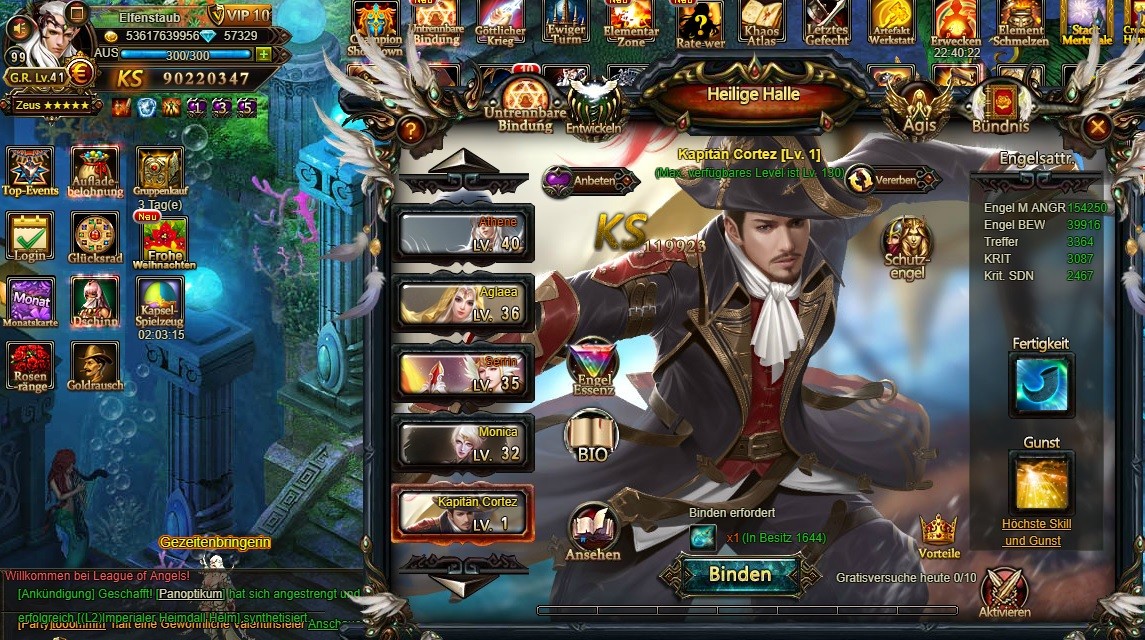The image size is (1145, 640).
Task: Click the Vererben button
Action: click(x=893, y=180)
